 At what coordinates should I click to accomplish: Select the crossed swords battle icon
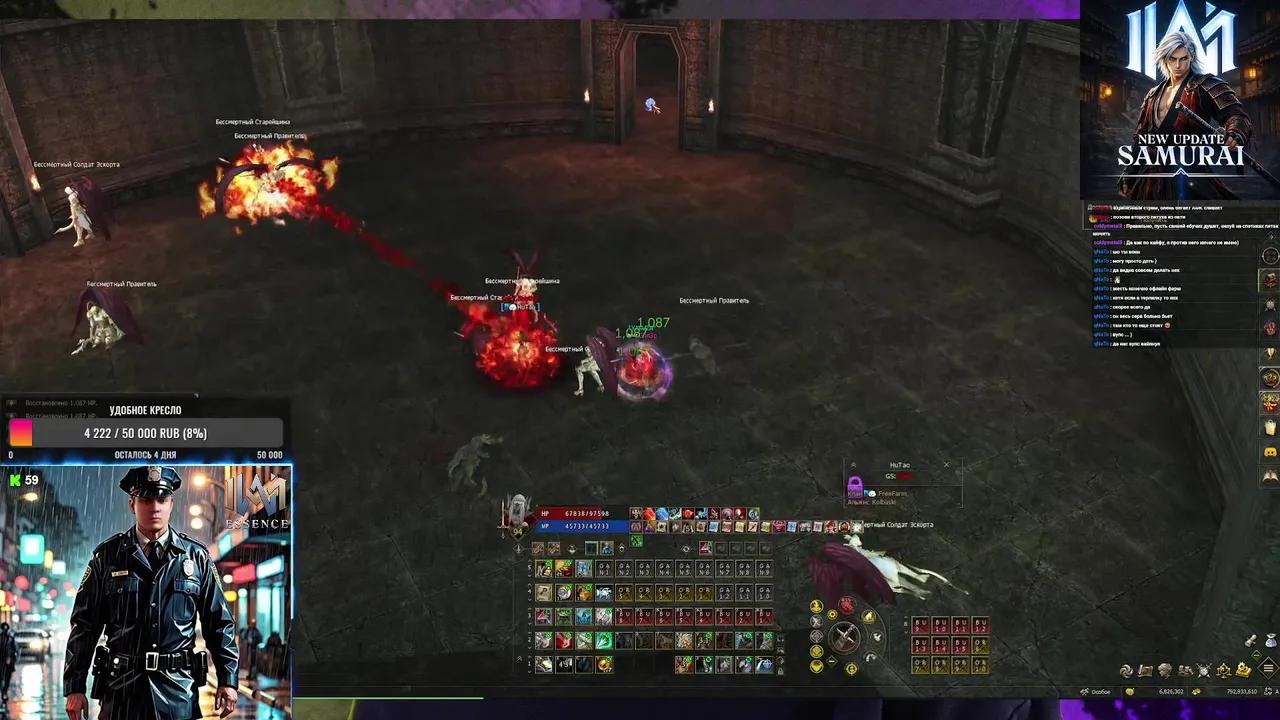pos(1203,670)
